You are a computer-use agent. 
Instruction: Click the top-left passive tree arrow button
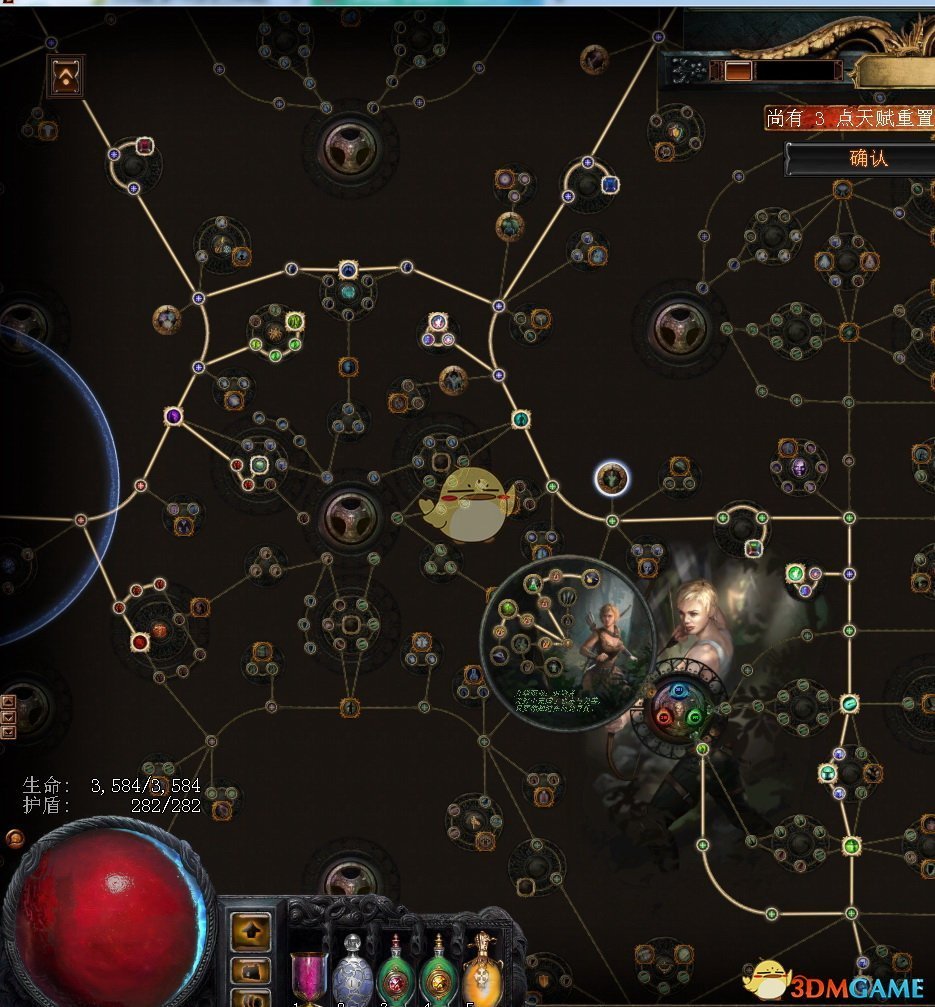click(66, 76)
